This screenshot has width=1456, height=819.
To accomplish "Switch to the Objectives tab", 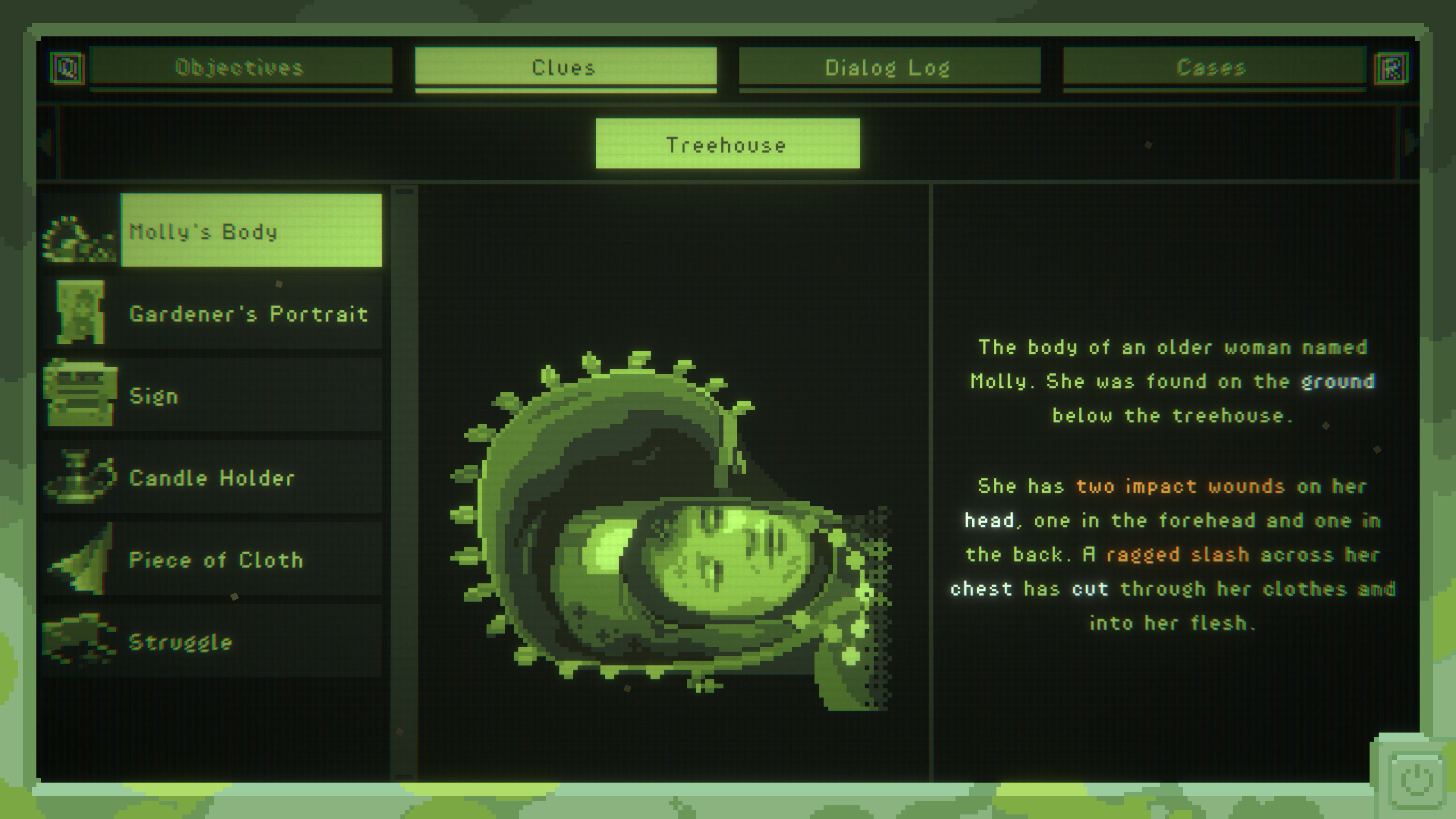I will point(240,68).
